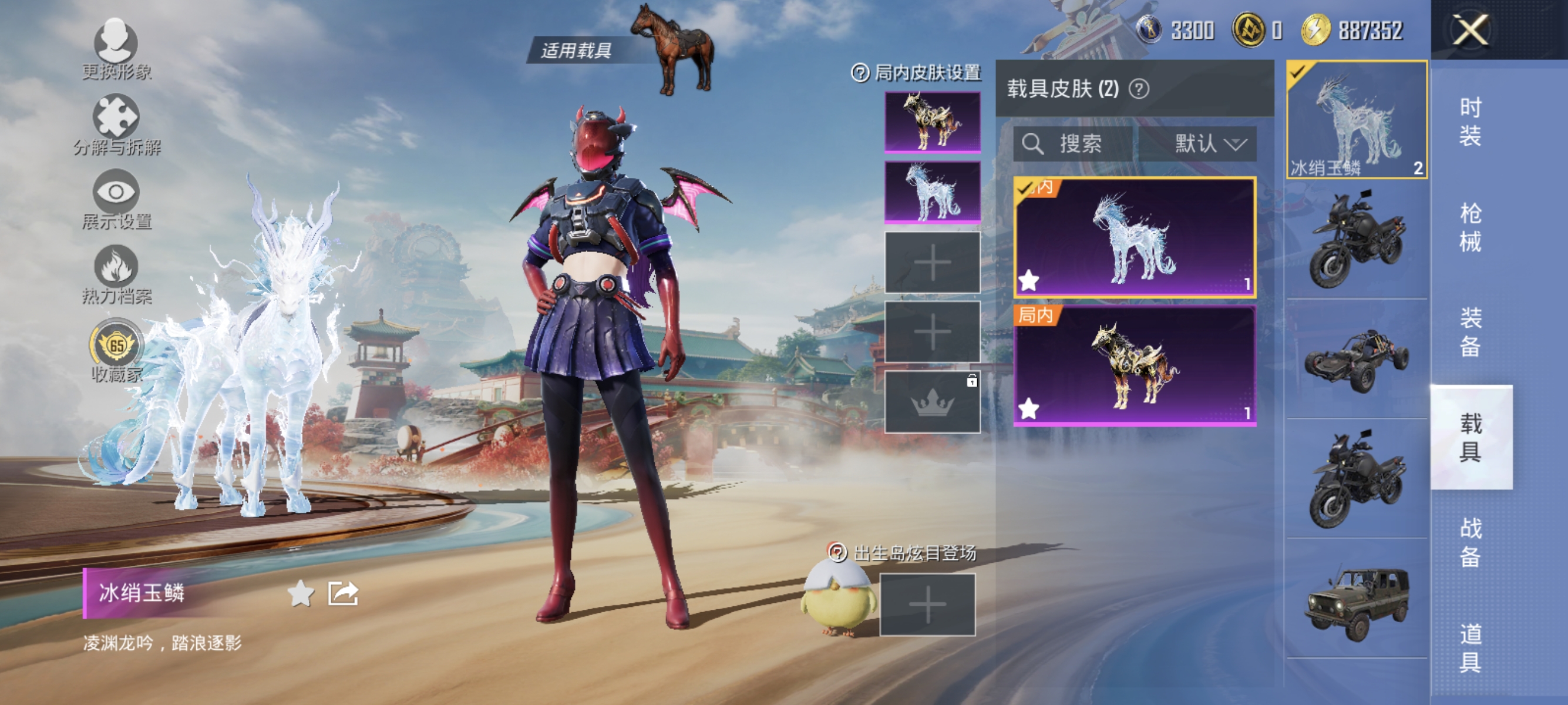
Task: View the 热力档案 profile icon
Action: (x=117, y=268)
